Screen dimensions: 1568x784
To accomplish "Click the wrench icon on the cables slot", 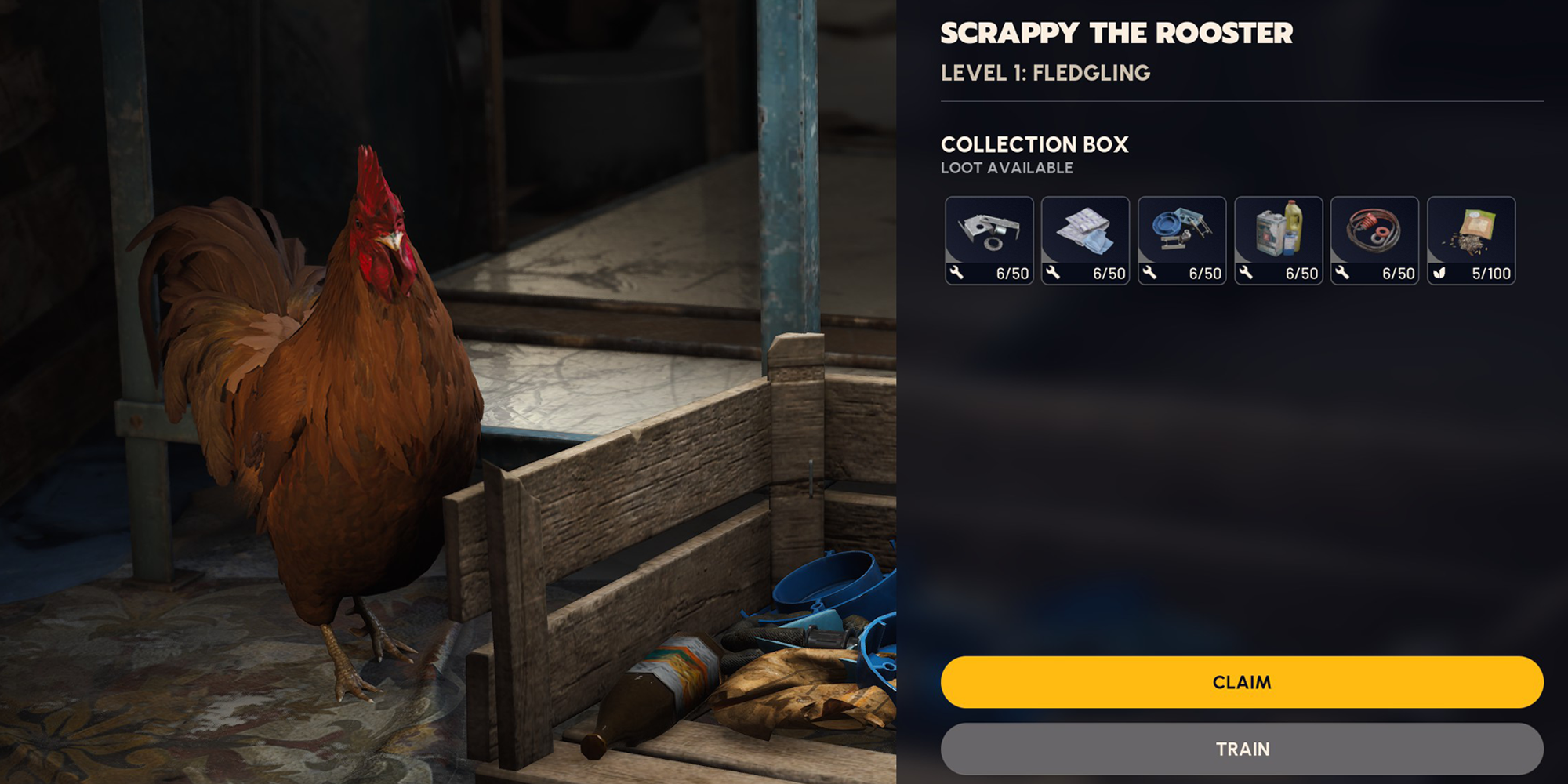I will coord(1343,274).
